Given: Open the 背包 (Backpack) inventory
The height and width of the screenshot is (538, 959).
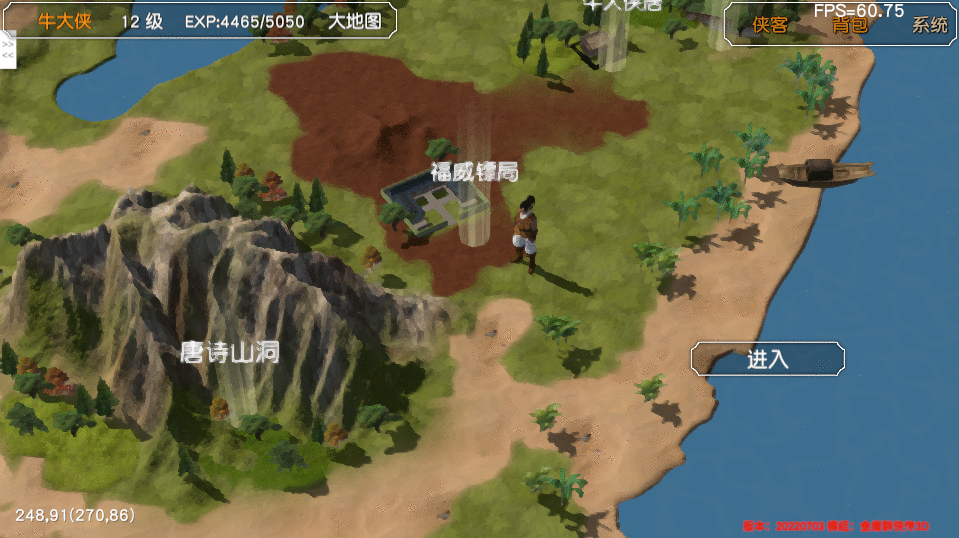Looking at the screenshot, I should [850, 26].
